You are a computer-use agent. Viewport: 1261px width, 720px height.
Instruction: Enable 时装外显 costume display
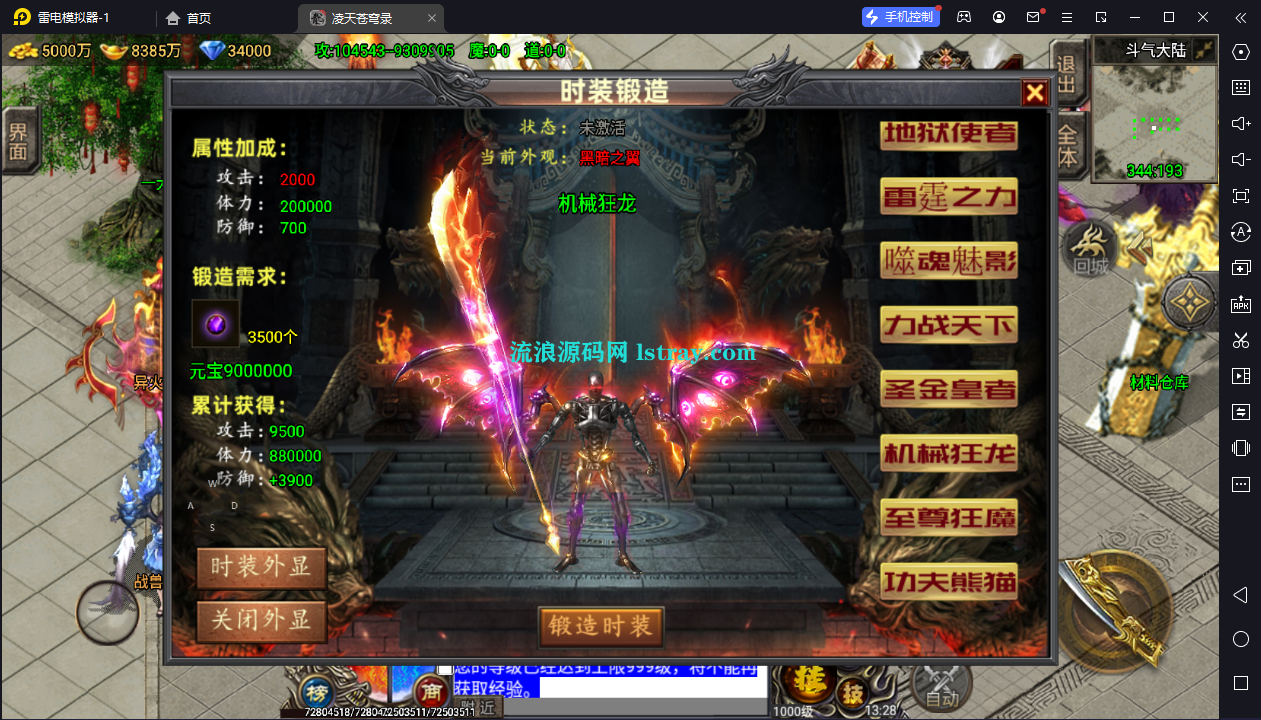261,566
